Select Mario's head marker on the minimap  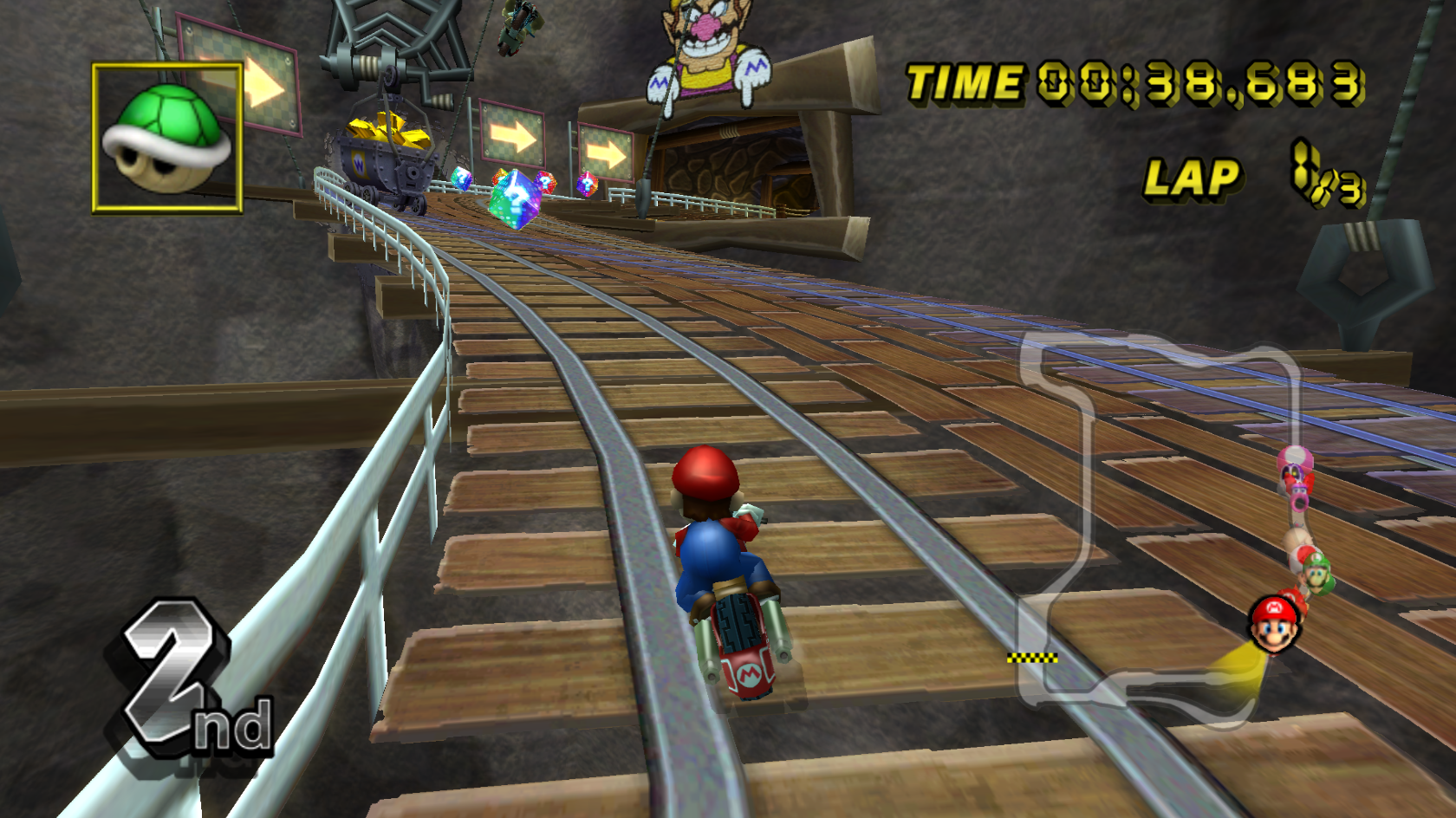click(x=1273, y=623)
